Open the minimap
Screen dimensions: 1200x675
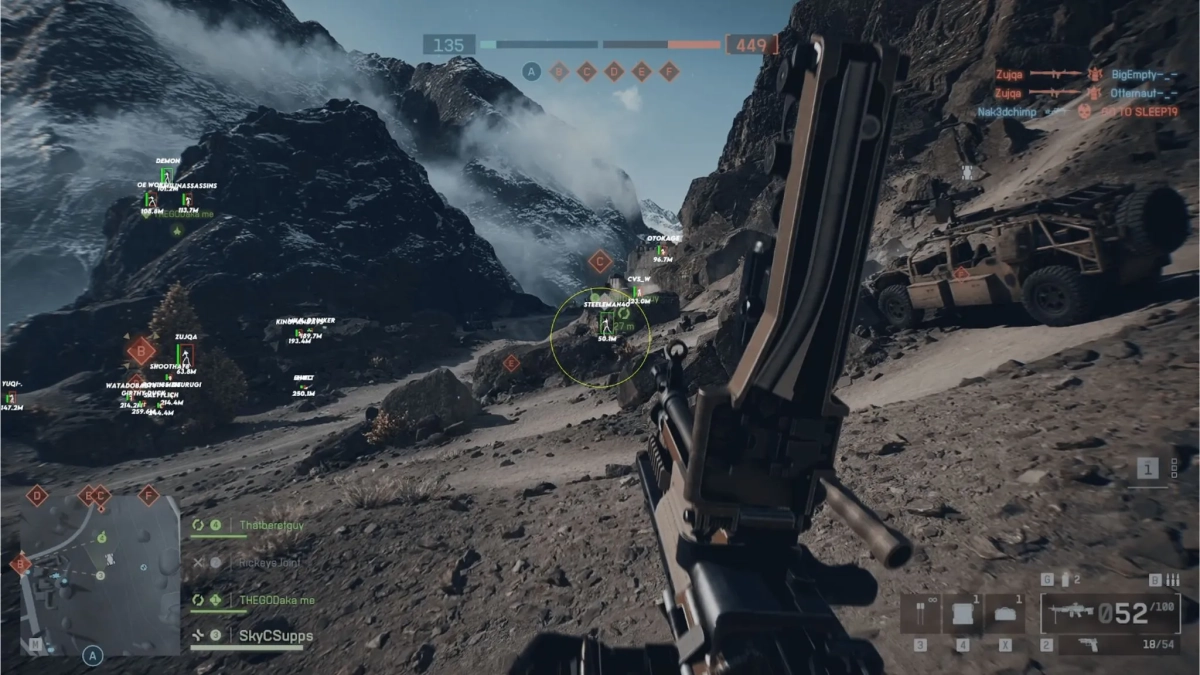(x=100, y=575)
